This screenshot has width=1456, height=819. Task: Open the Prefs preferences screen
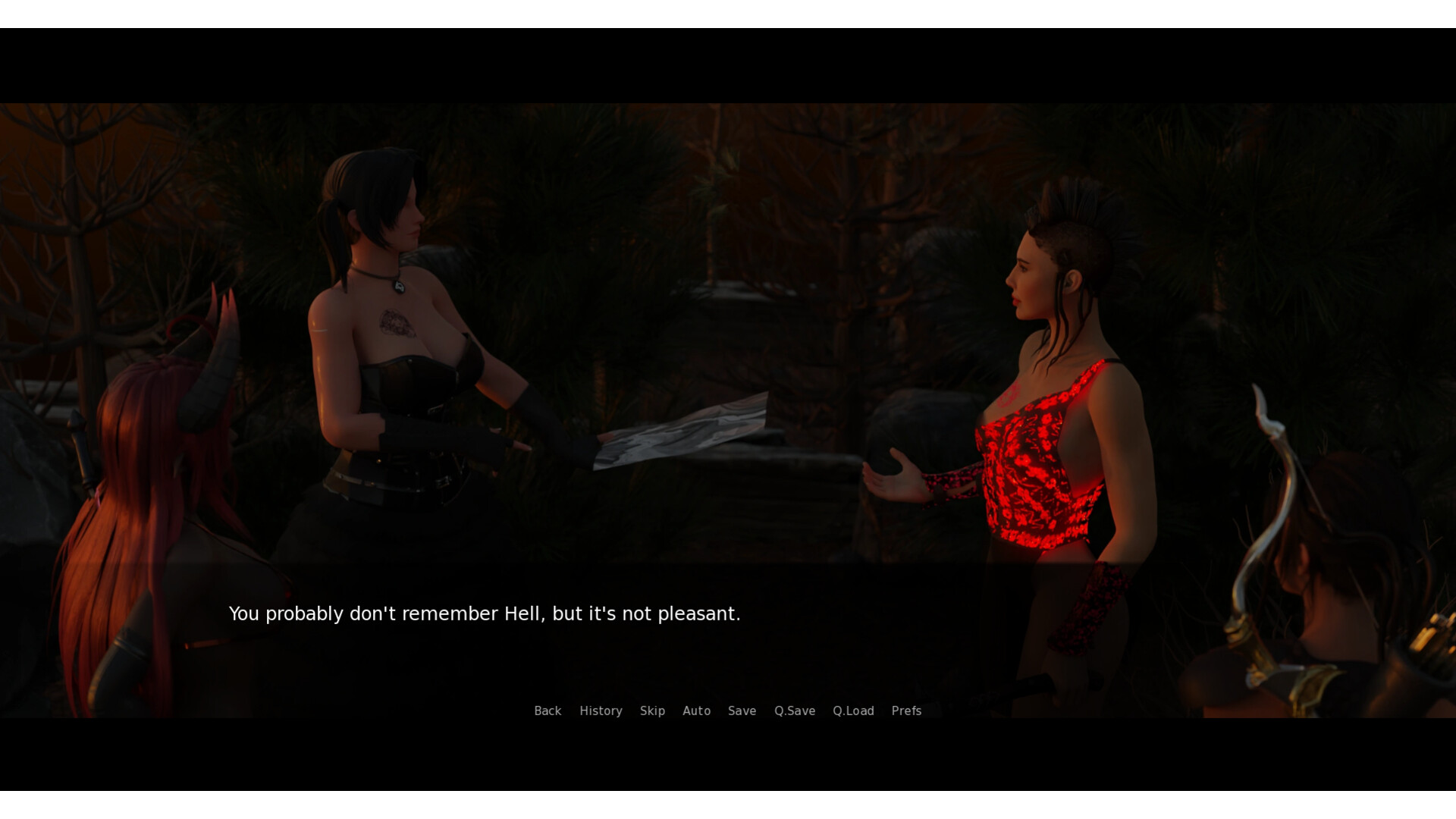click(x=906, y=711)
